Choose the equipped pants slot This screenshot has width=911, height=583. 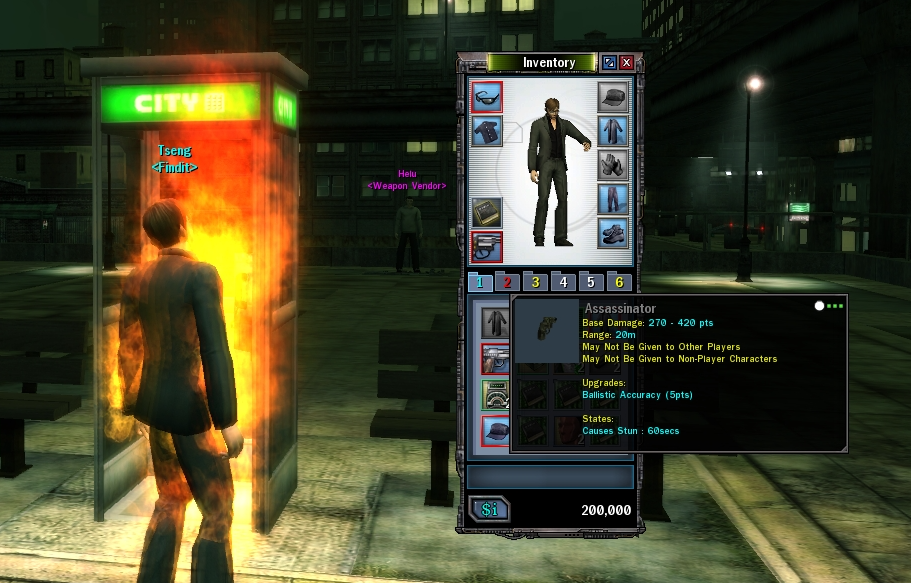pos(613,199)
